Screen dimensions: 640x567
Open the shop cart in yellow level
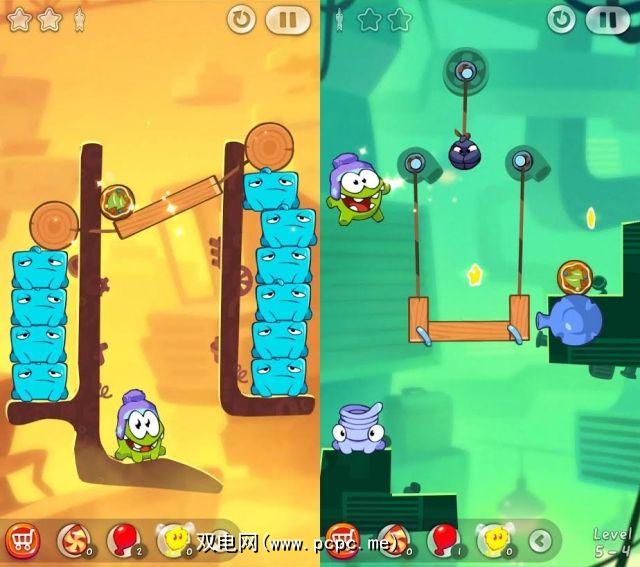[x=22, y=540]
